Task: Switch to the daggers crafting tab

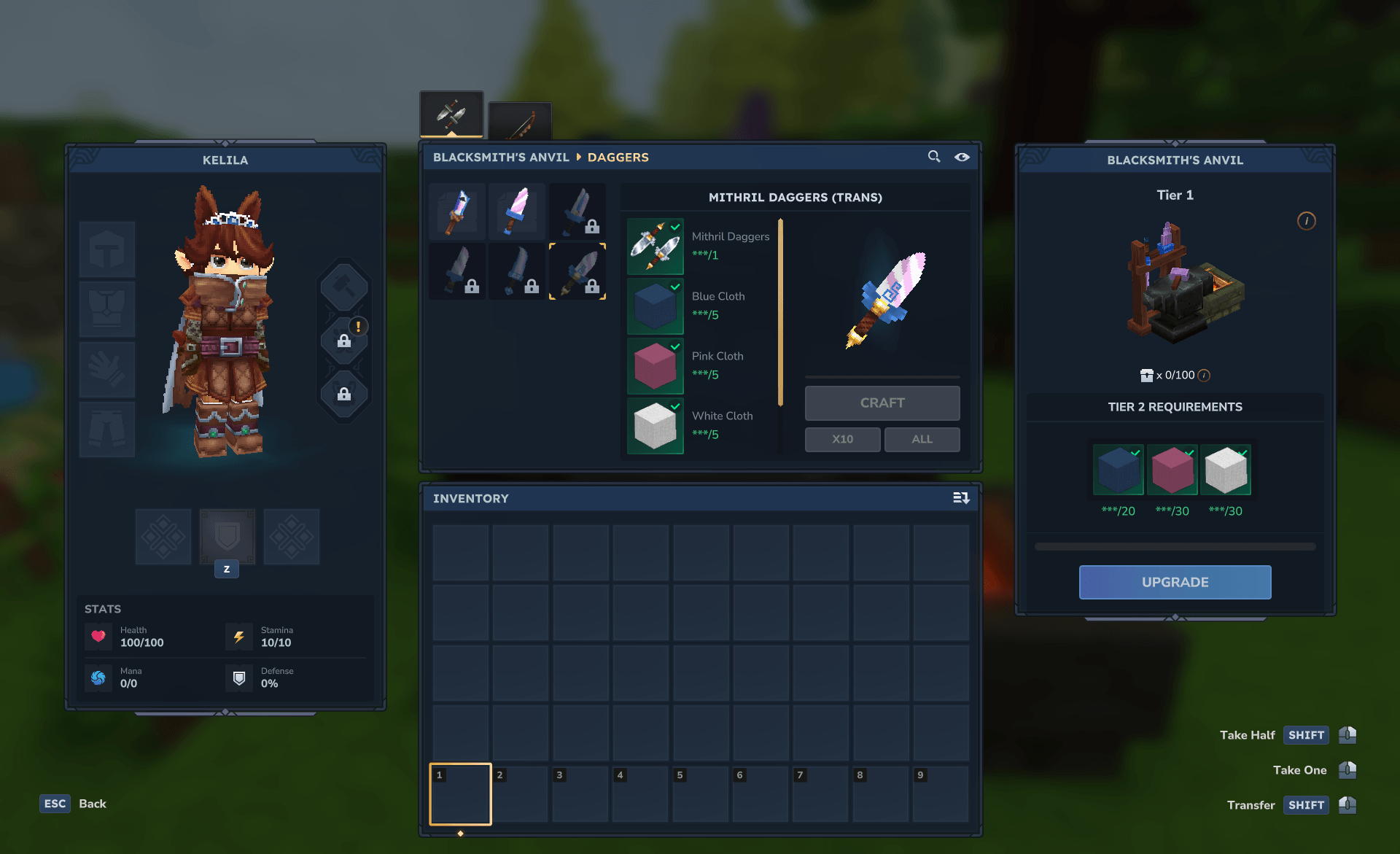Action: [451, 114]
